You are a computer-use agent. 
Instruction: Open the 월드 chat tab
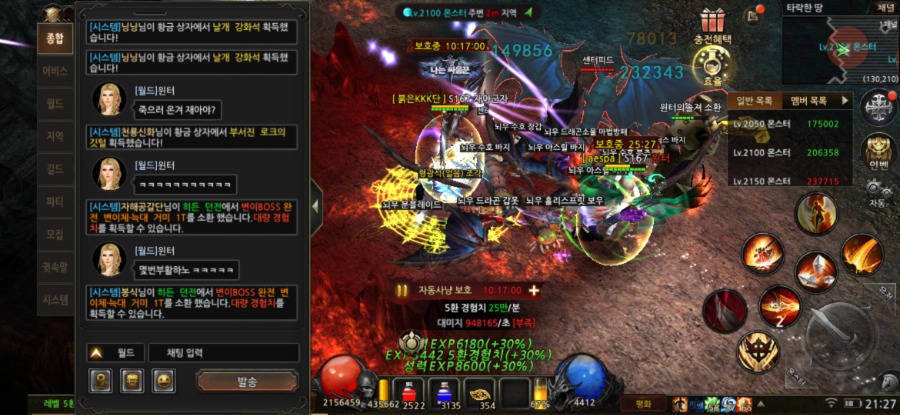(x=54, y=103)
